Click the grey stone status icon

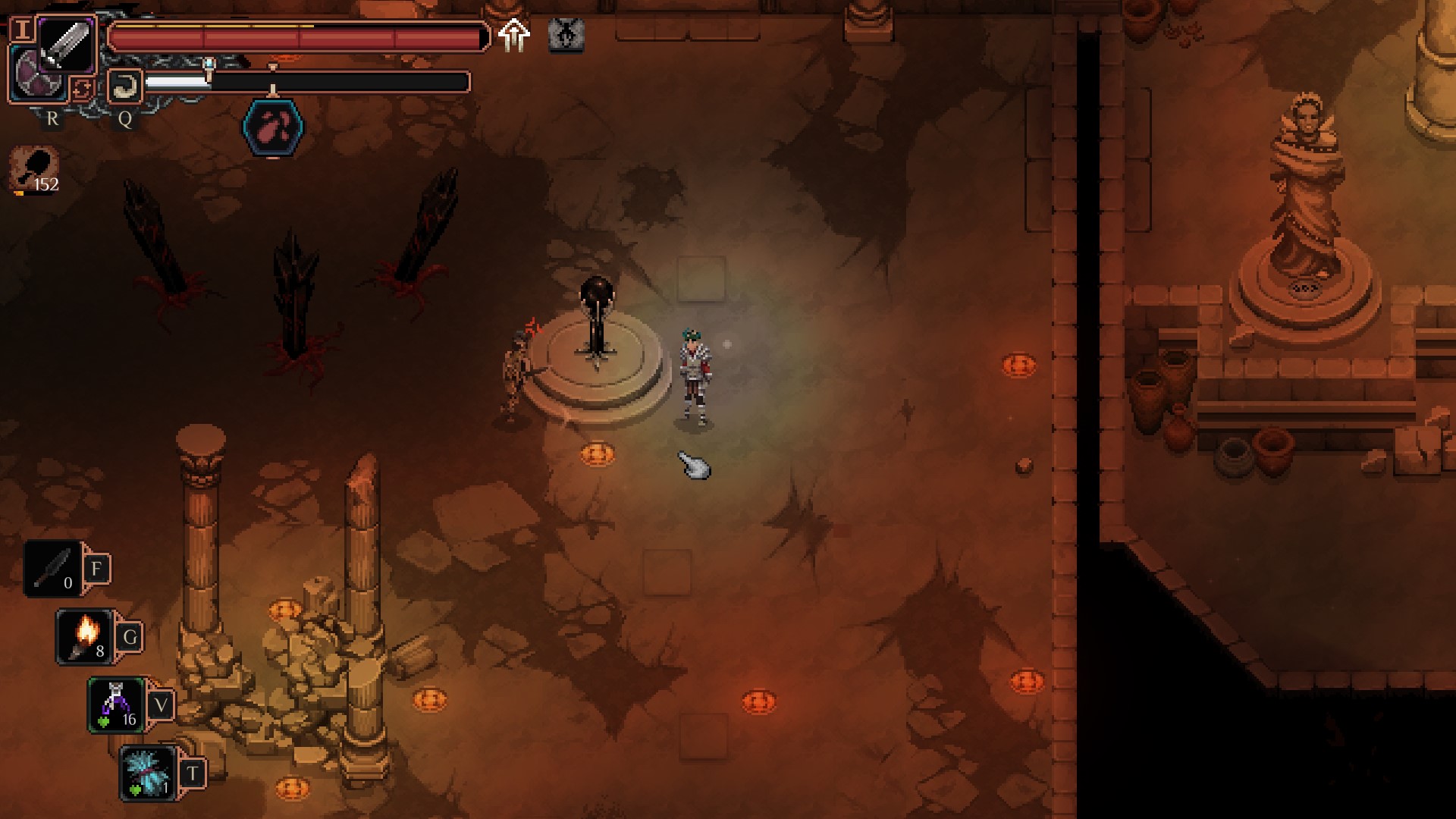pos(566,35)
